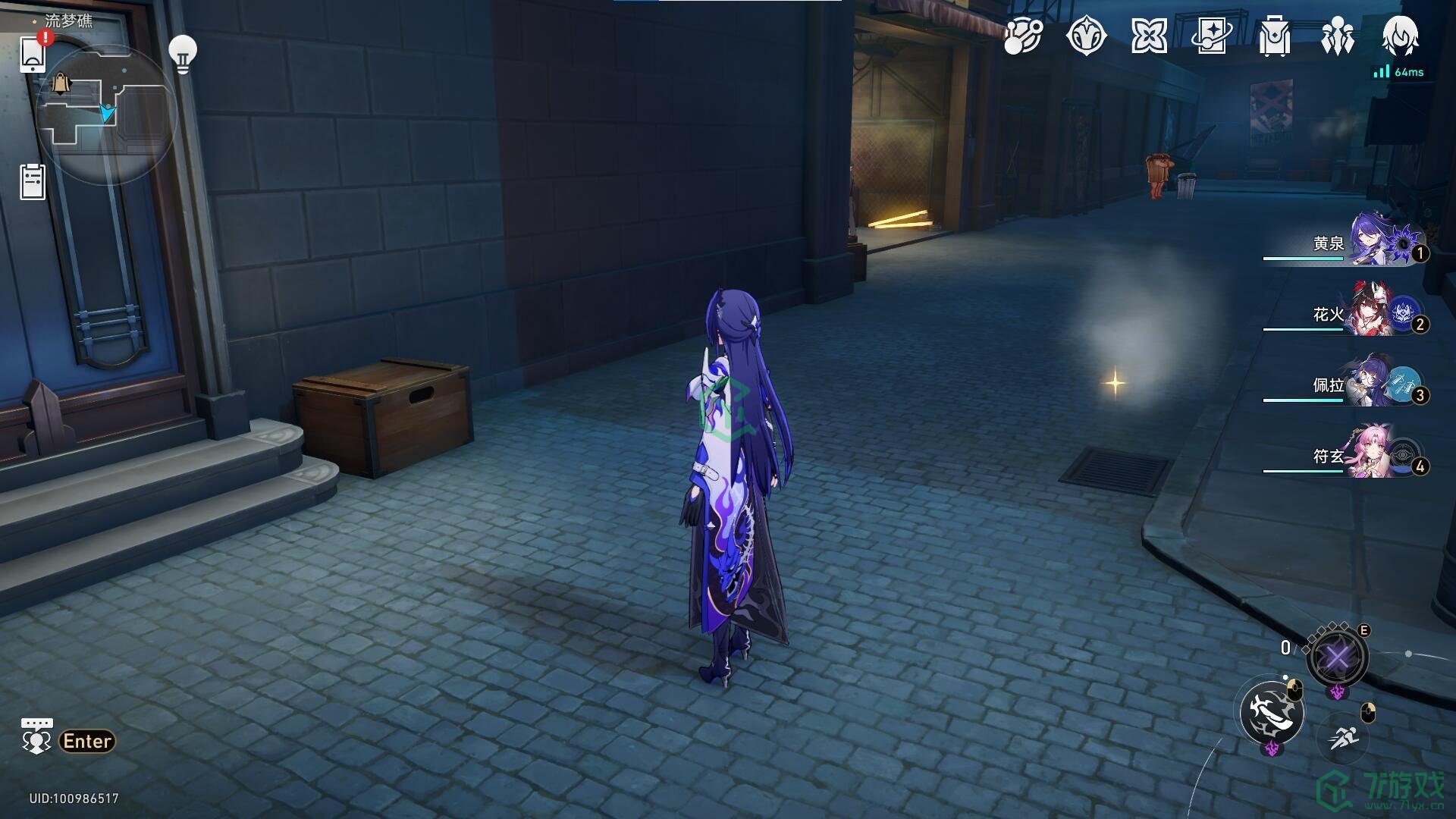Open the four-petal flower icon
The image size is (1456, 819).
1149,36
